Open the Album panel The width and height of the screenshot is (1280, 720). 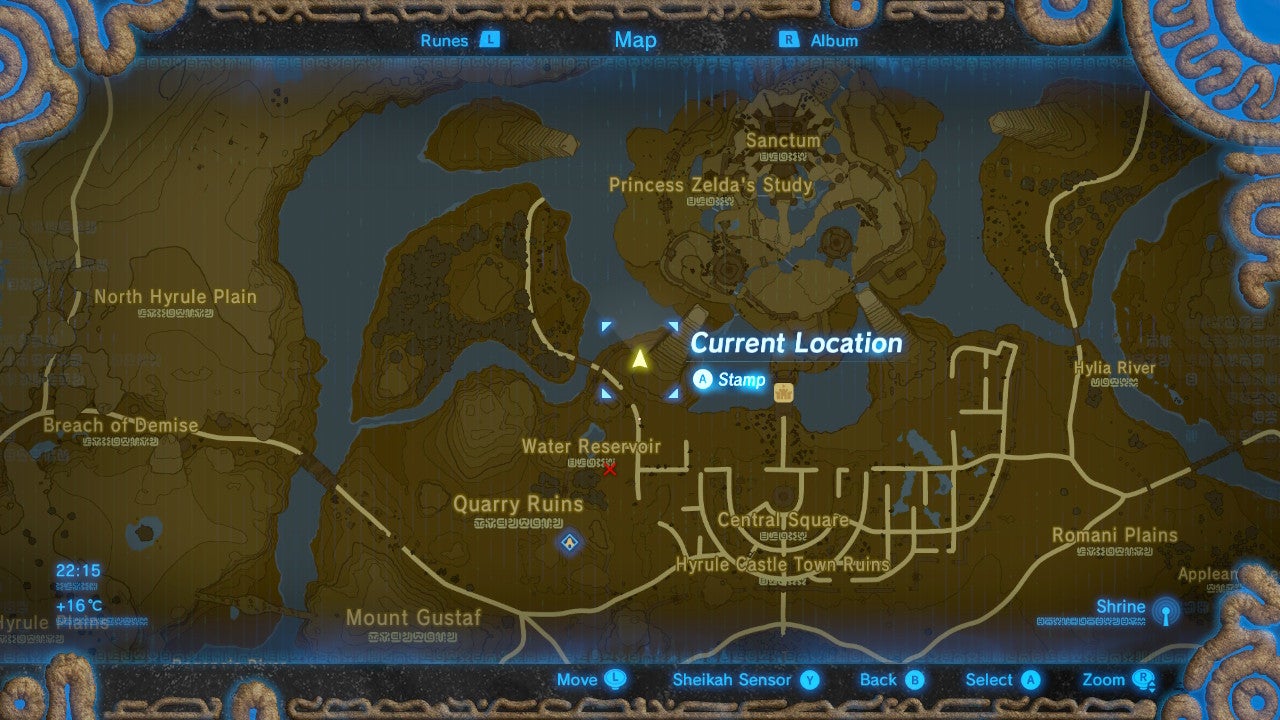click(836, 41)
